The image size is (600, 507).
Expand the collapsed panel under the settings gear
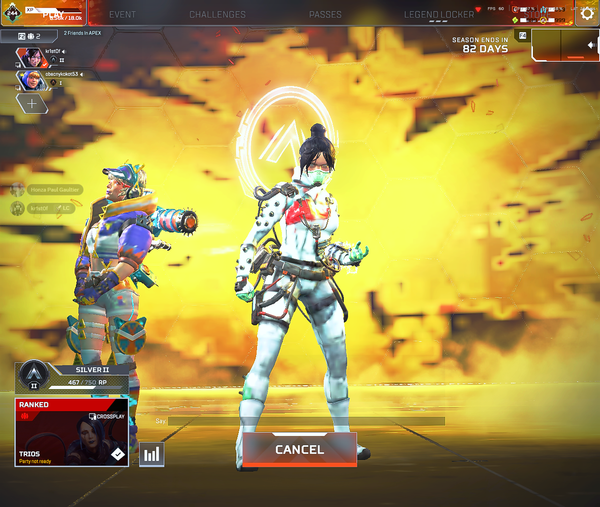(566, 45)
